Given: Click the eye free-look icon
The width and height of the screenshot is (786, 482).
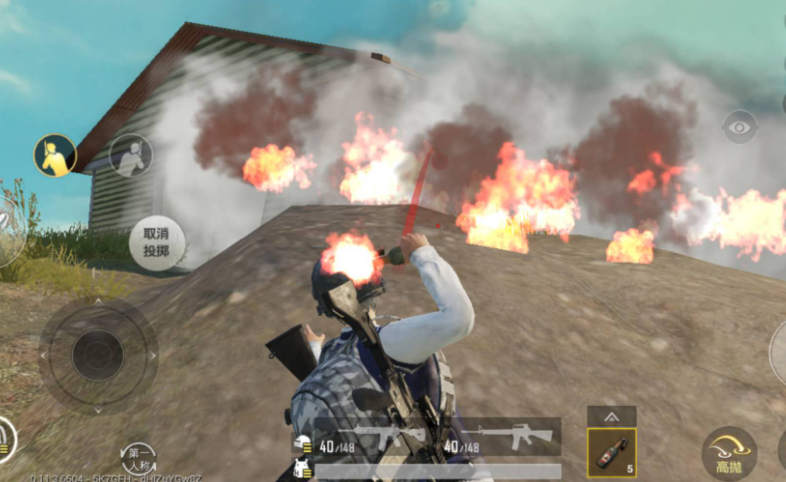Looking at the screenshot, I should tap(739, 127).
